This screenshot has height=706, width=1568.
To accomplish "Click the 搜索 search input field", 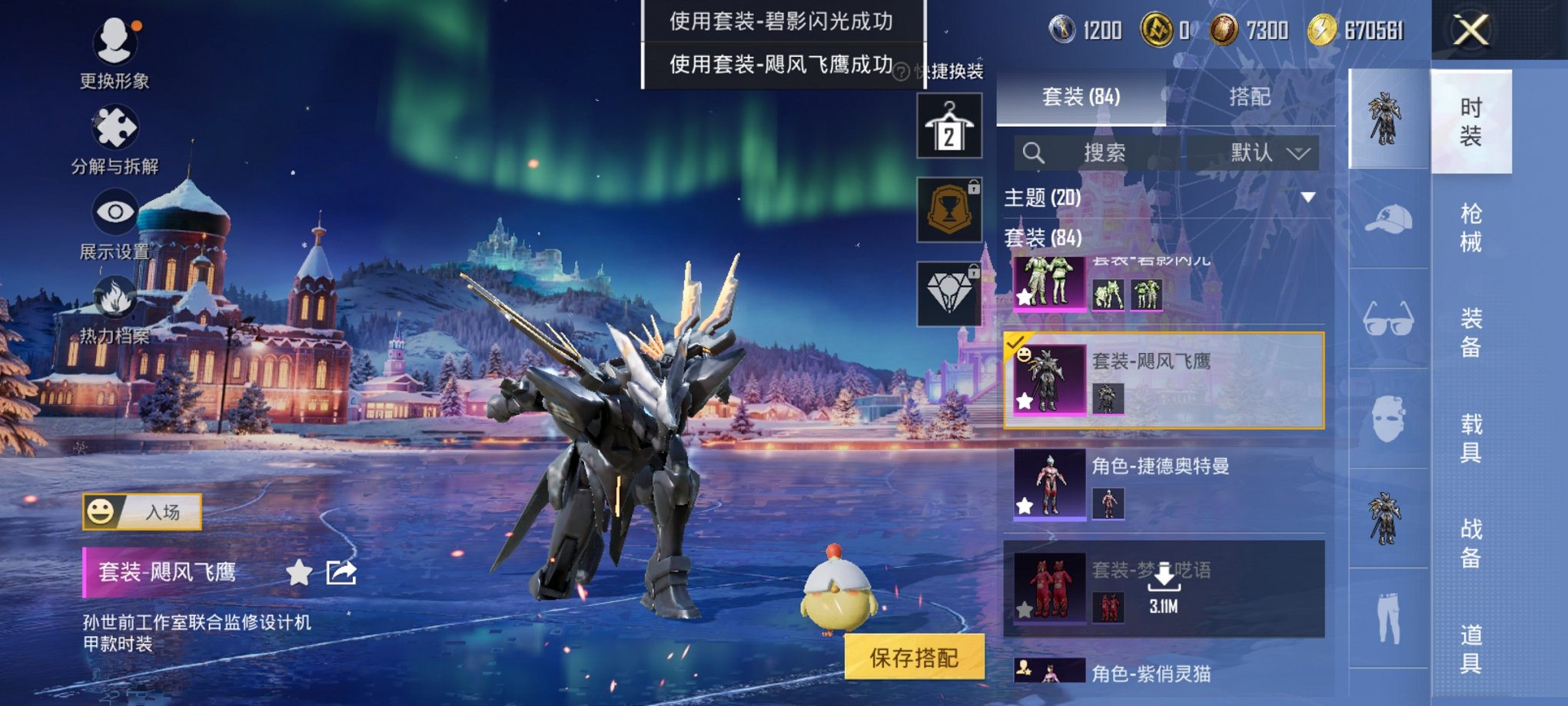I will [x=1107, y=154].
